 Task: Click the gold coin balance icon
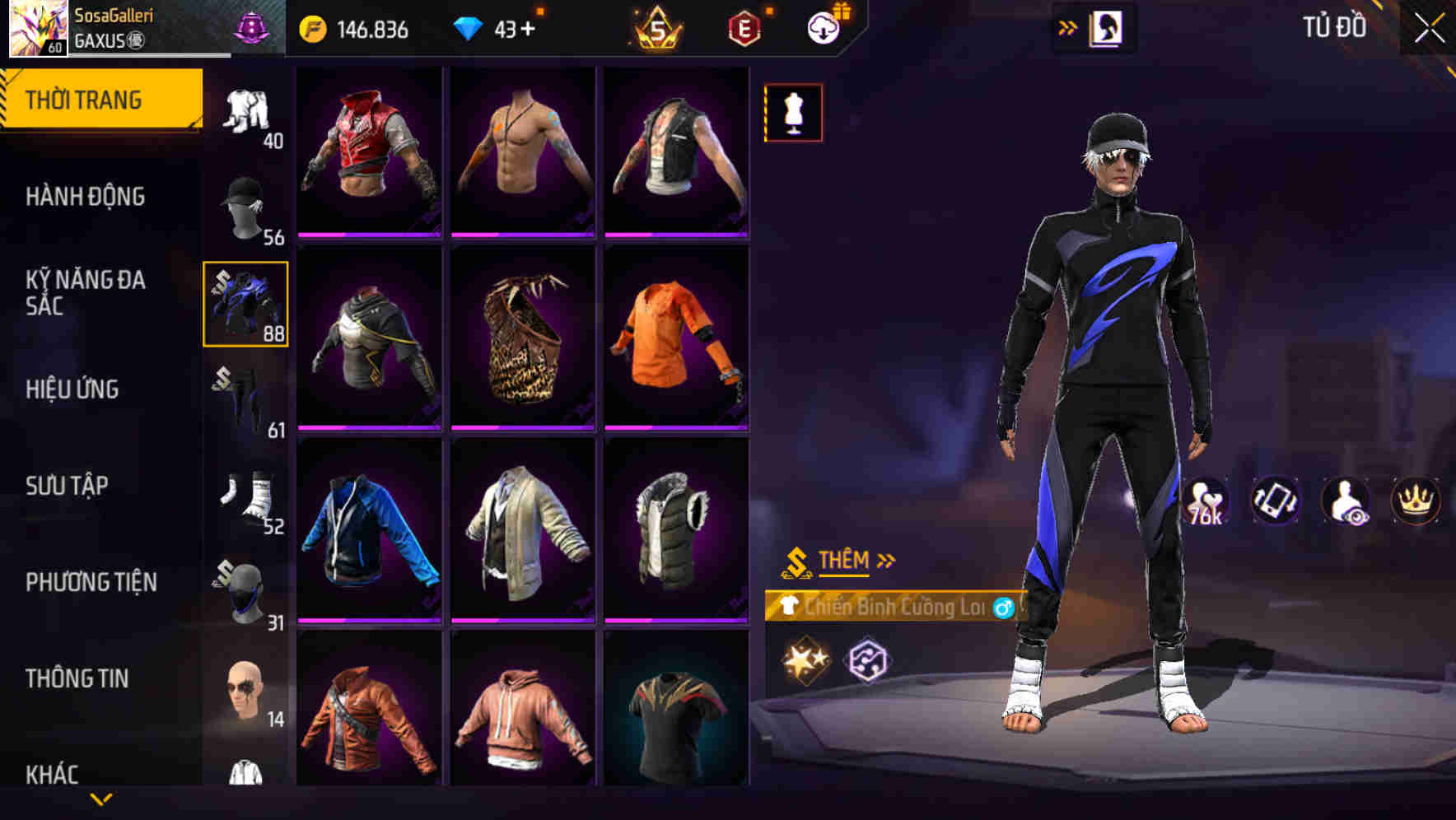[311, 27]
